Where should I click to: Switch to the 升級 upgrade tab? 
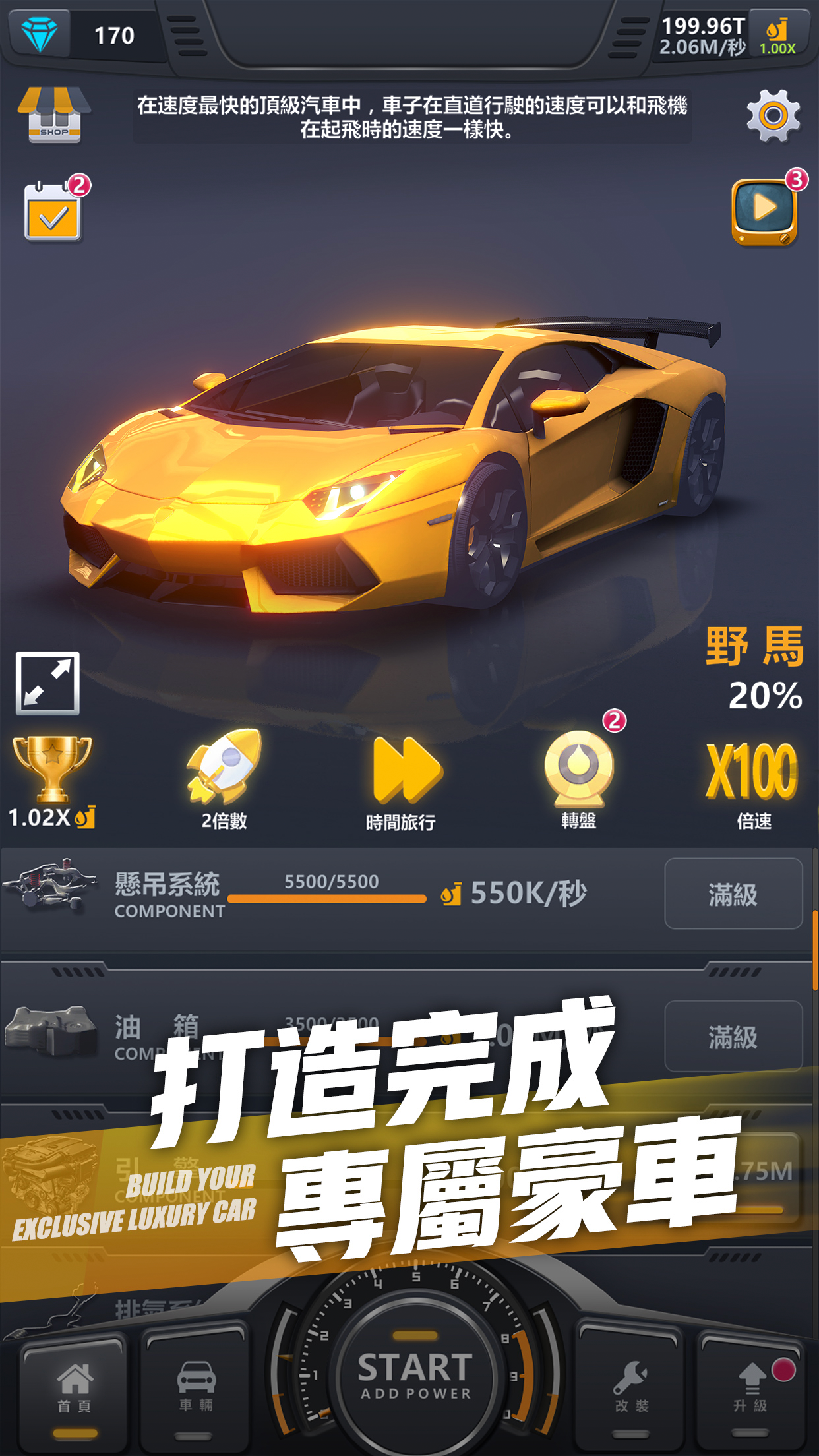751,1387
